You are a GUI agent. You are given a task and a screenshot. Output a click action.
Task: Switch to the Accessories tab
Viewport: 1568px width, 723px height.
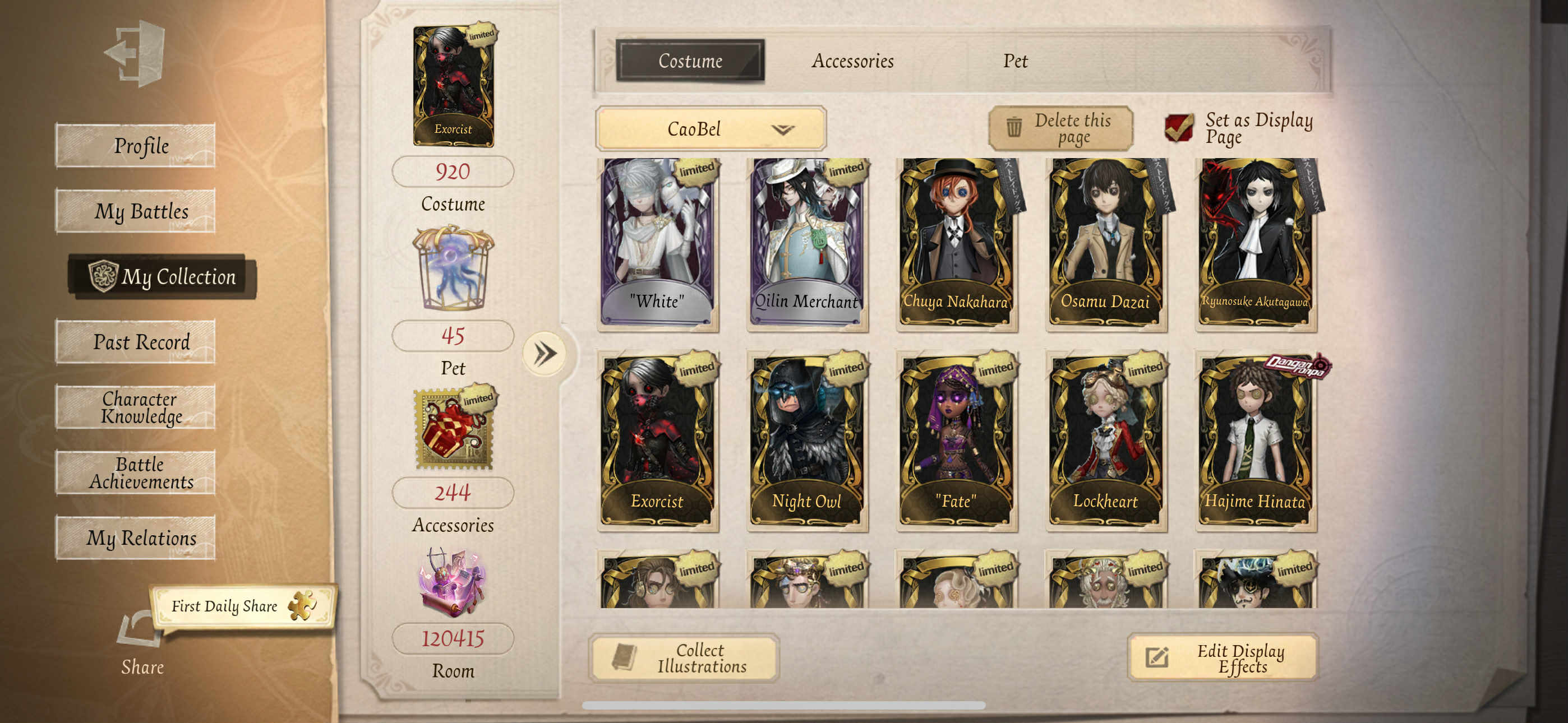click(x=853, y=61)
